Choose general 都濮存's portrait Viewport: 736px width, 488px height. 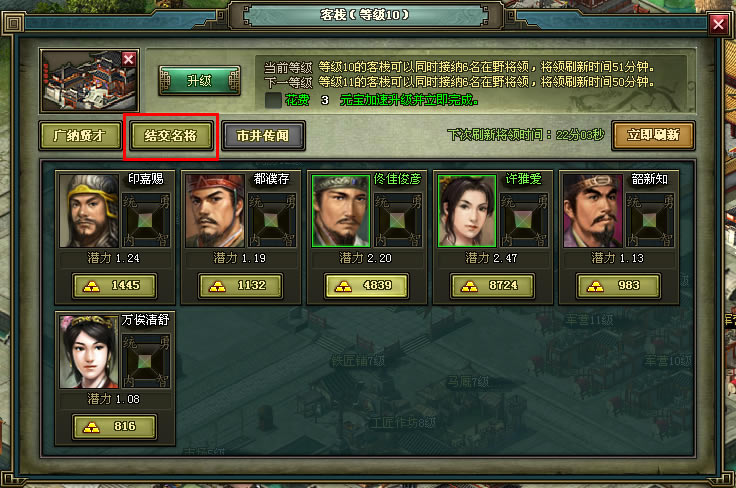pyautogui.click(x=215, y=211)
